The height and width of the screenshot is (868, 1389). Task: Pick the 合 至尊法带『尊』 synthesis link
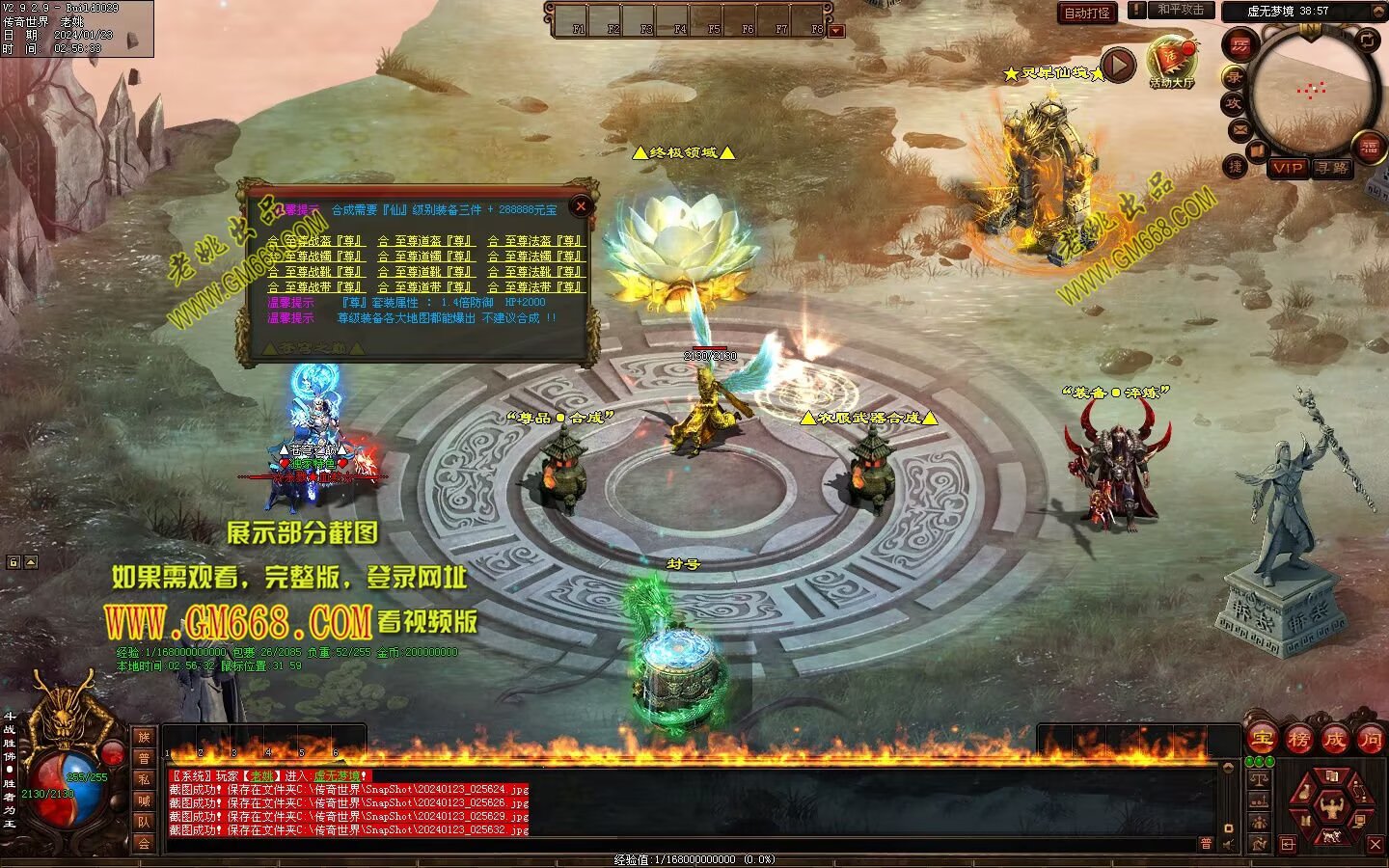(535, 287)
